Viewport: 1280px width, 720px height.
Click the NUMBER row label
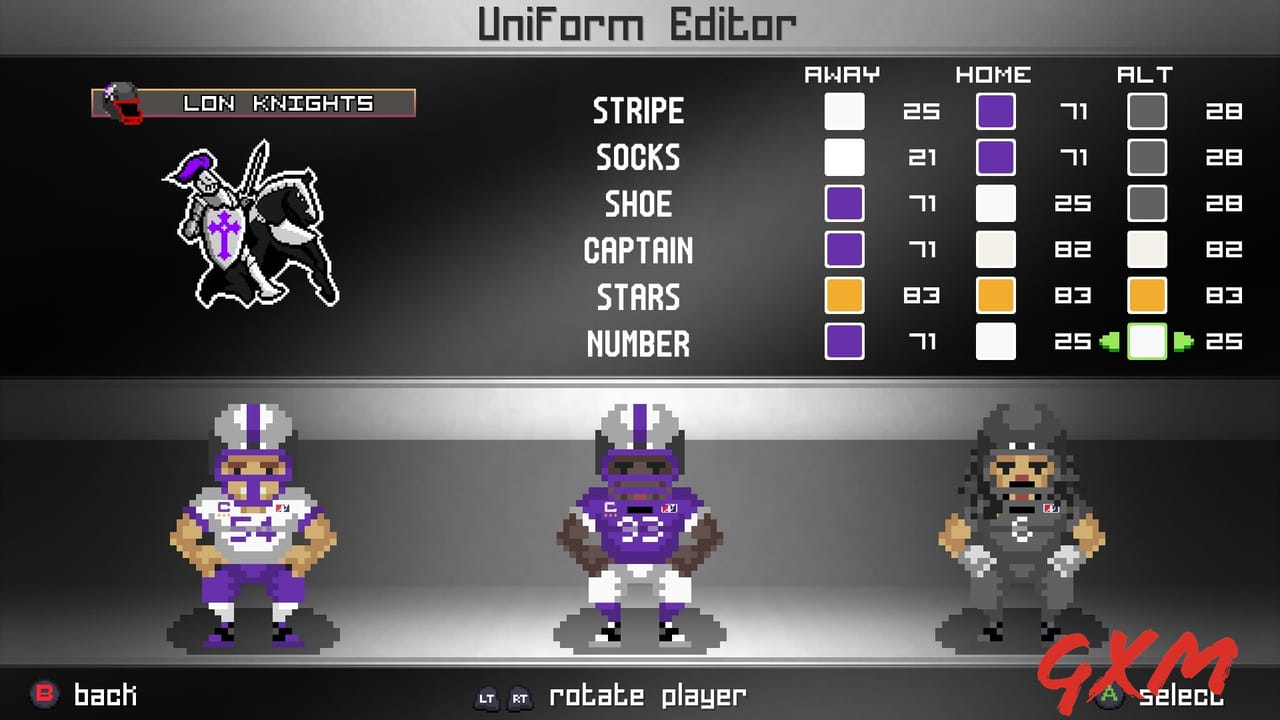click(638, 343)
